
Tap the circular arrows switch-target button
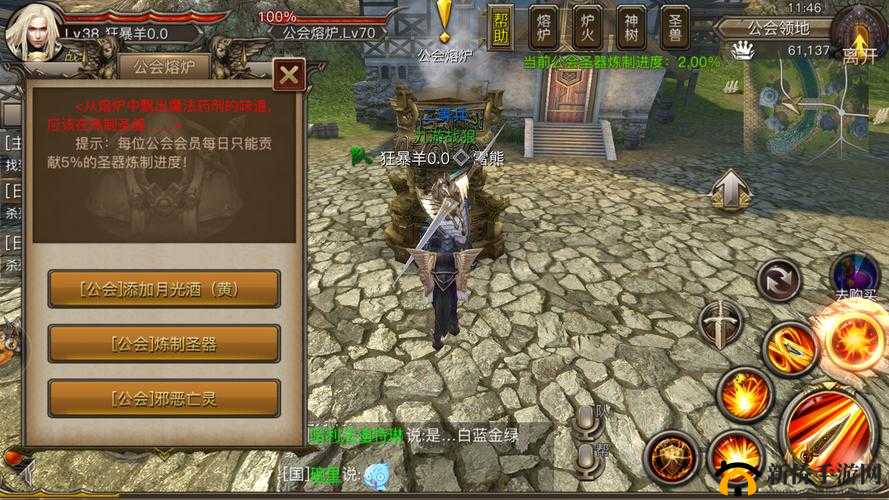(778, 280)
